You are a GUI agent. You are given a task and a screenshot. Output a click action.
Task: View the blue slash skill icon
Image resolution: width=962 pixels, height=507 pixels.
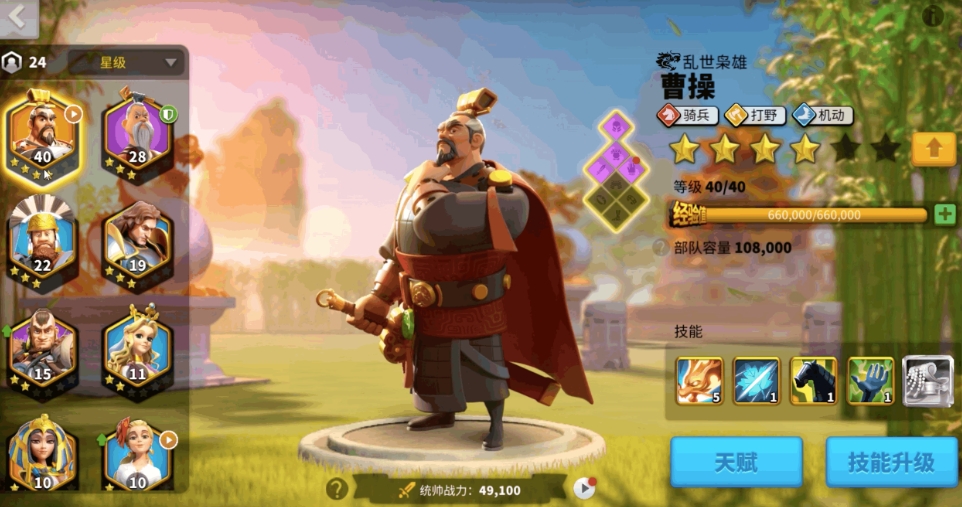point(756,380)
